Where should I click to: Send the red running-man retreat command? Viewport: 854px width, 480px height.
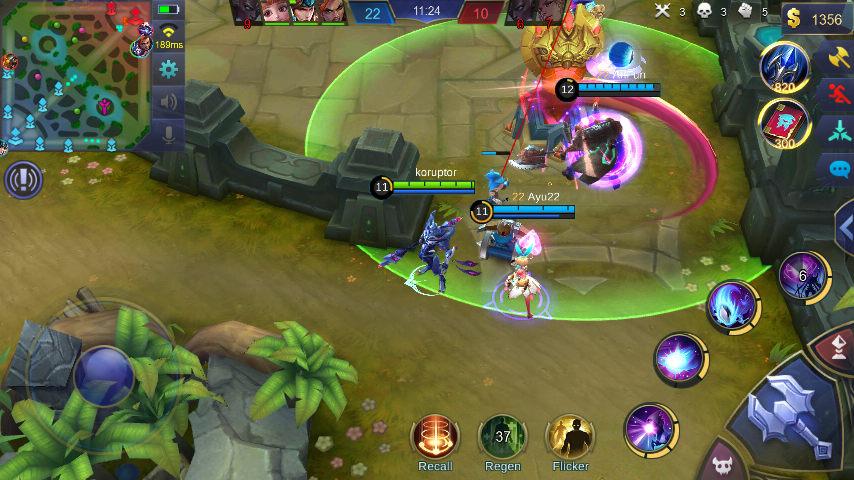coord(836,94)
